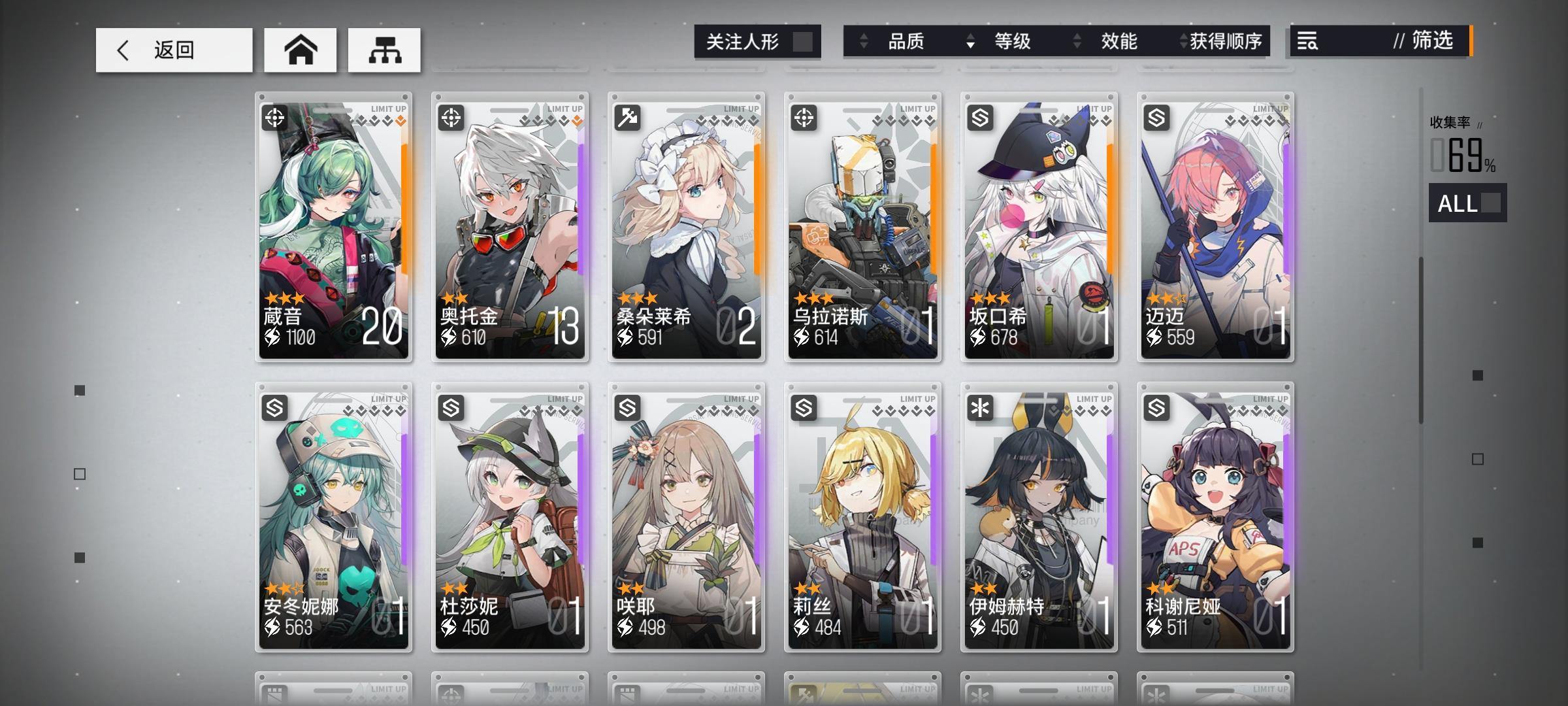Open the formation org-chart icon in top bar
Image resolution: width=1568 pixels, height=706 pixels.
[384, 50]
